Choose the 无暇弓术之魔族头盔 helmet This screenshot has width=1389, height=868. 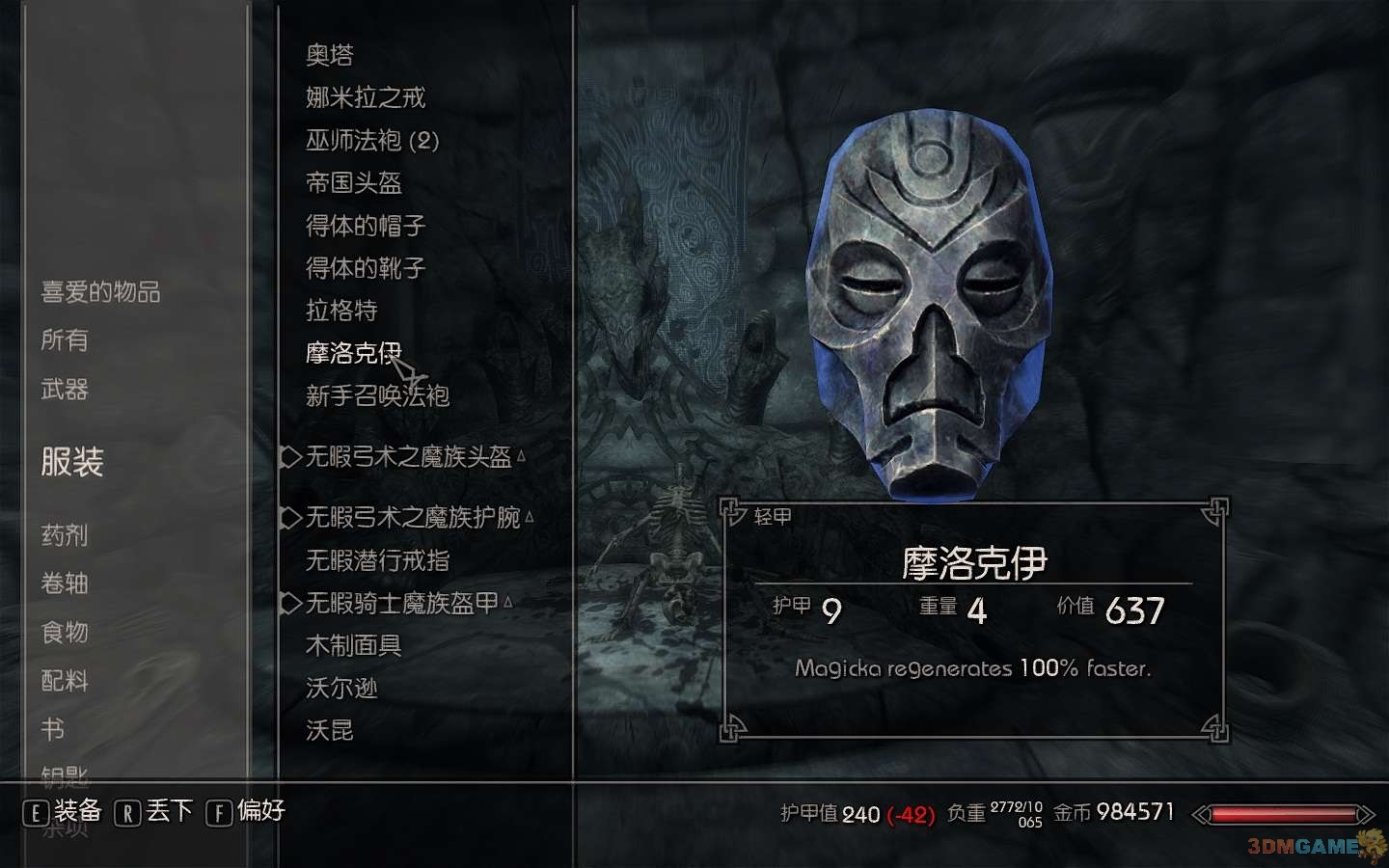point(408,456)
